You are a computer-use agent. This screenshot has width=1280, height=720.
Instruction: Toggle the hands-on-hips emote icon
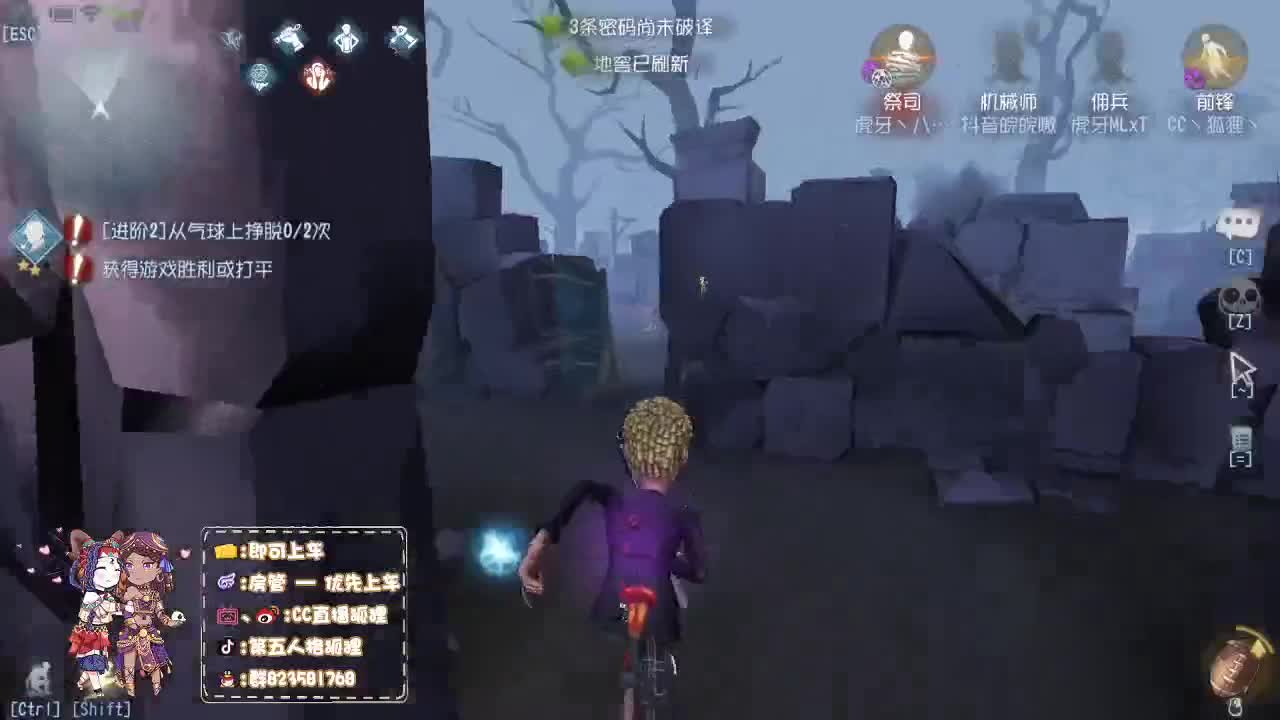(x=345, y=37)
